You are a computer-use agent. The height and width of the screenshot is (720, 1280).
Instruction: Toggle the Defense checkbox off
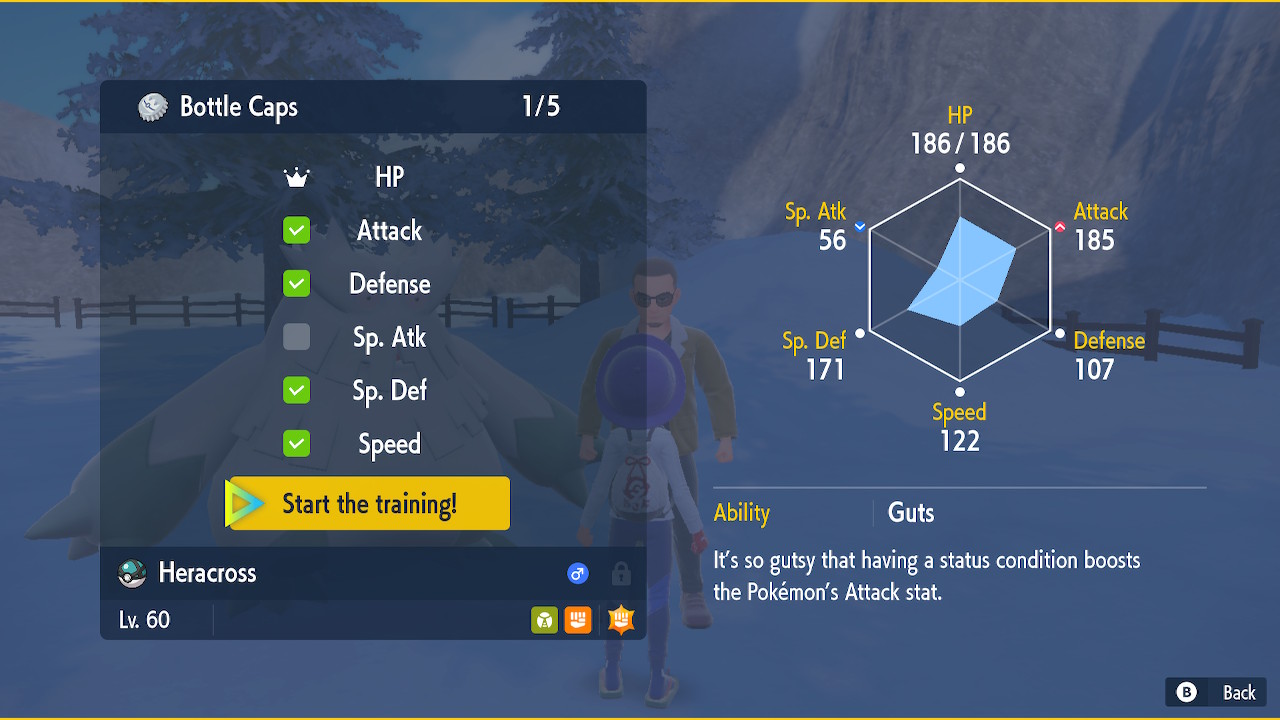click(297, 284)
